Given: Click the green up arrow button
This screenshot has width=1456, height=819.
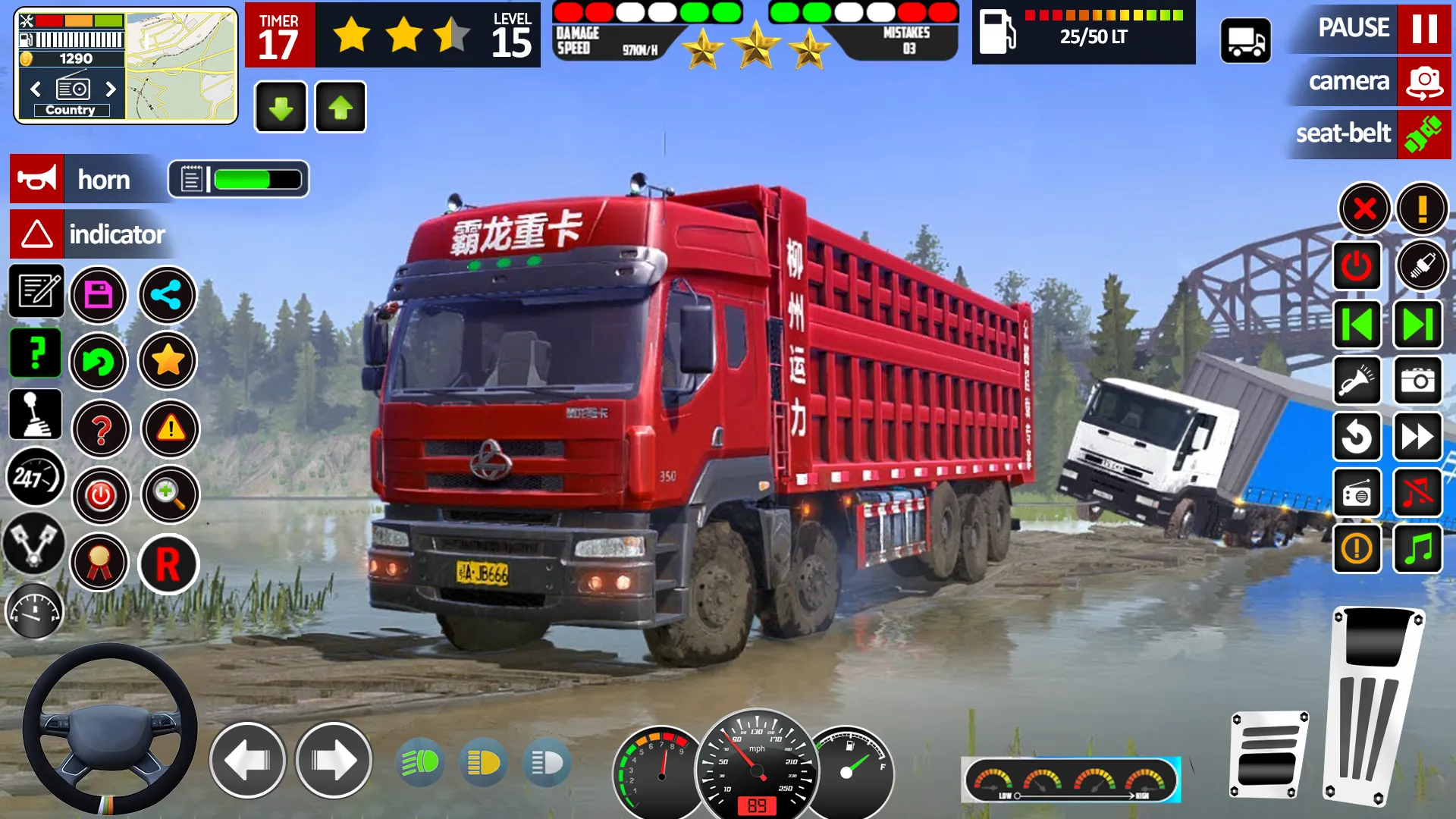Looking at the screenshot, I should (x=340, y=108).
